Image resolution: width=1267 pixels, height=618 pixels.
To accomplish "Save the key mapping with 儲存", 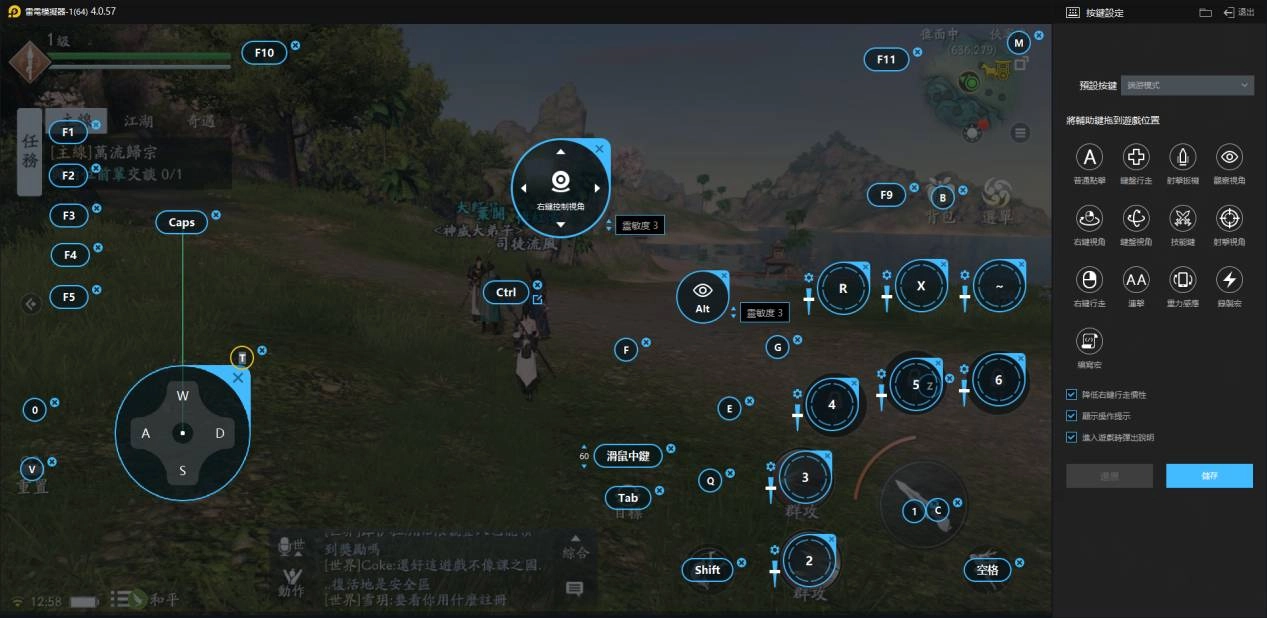I will [1208, 476].
